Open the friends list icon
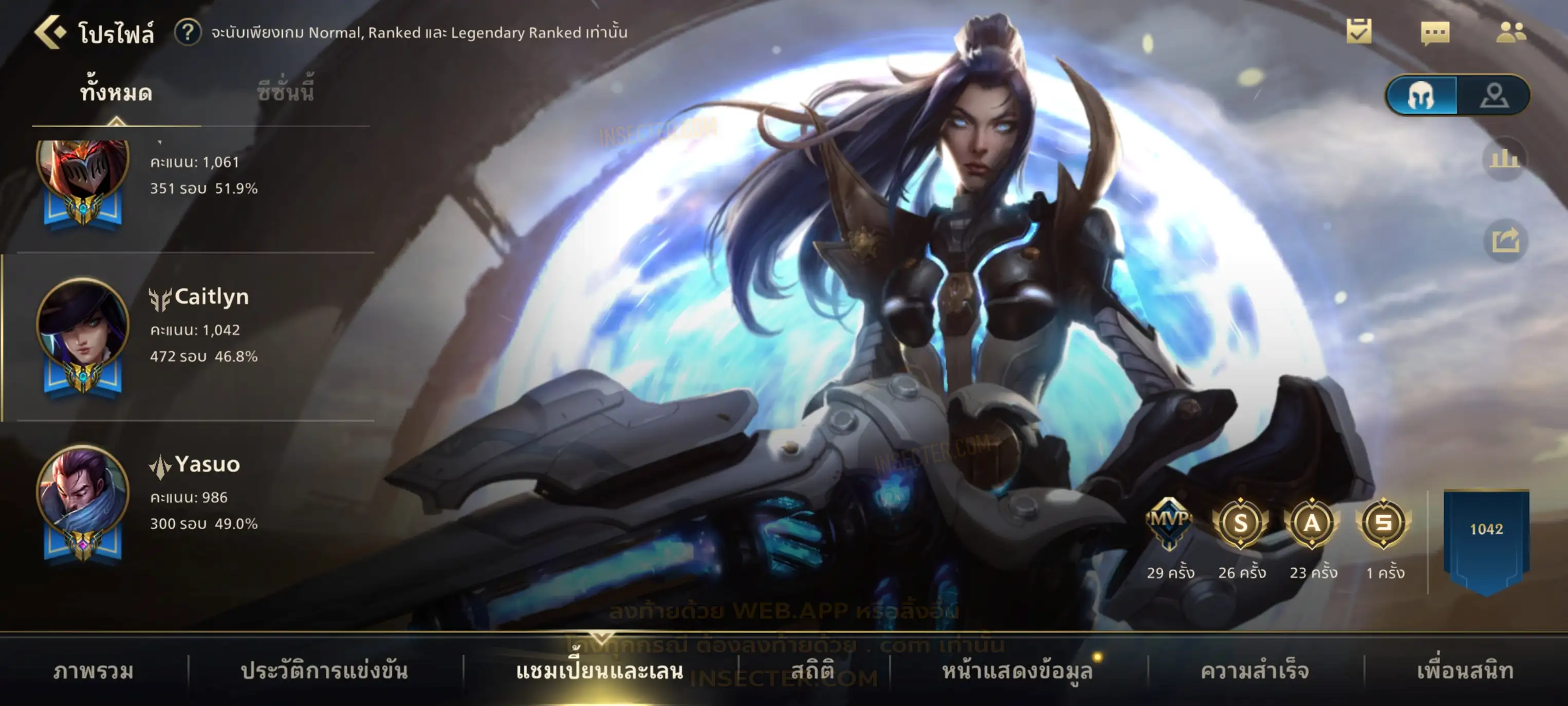The height and width of the screenshot is (706, 1568). [1510, 32]
